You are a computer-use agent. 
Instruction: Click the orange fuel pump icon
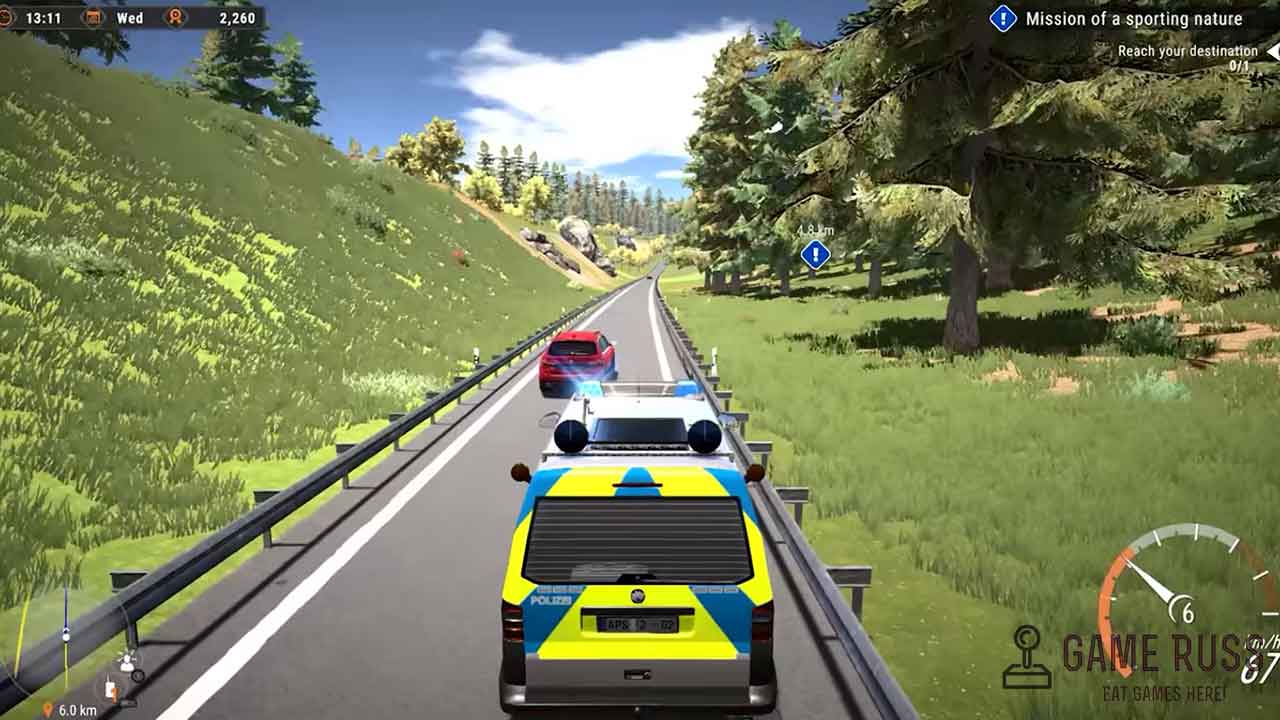[112, 689]
